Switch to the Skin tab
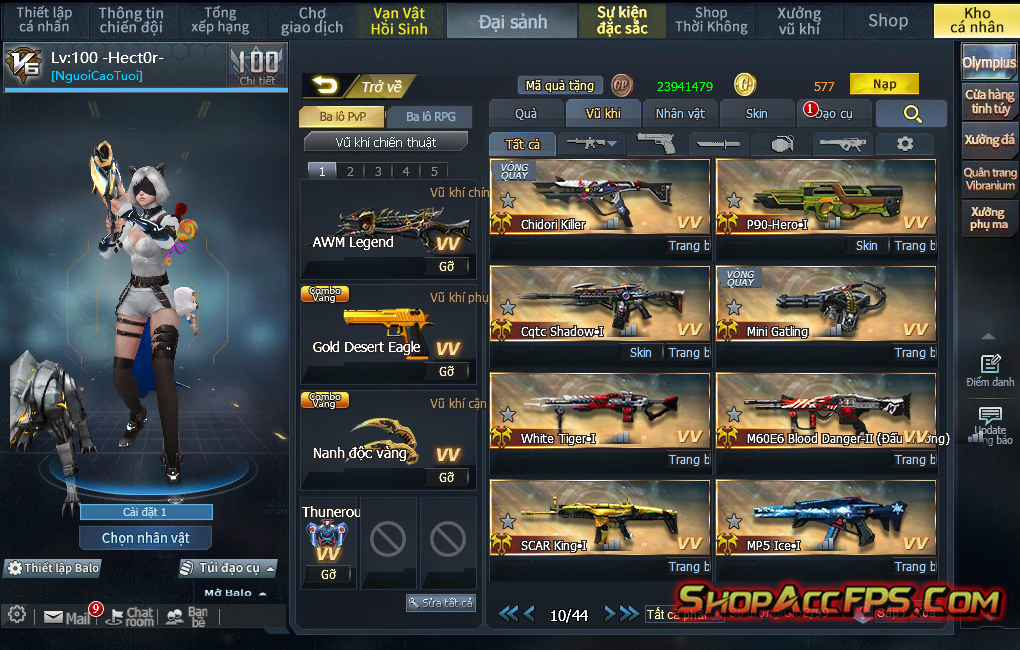This screenshot has height=650, width=1020. pyautogui.click(x=757, y=114)
